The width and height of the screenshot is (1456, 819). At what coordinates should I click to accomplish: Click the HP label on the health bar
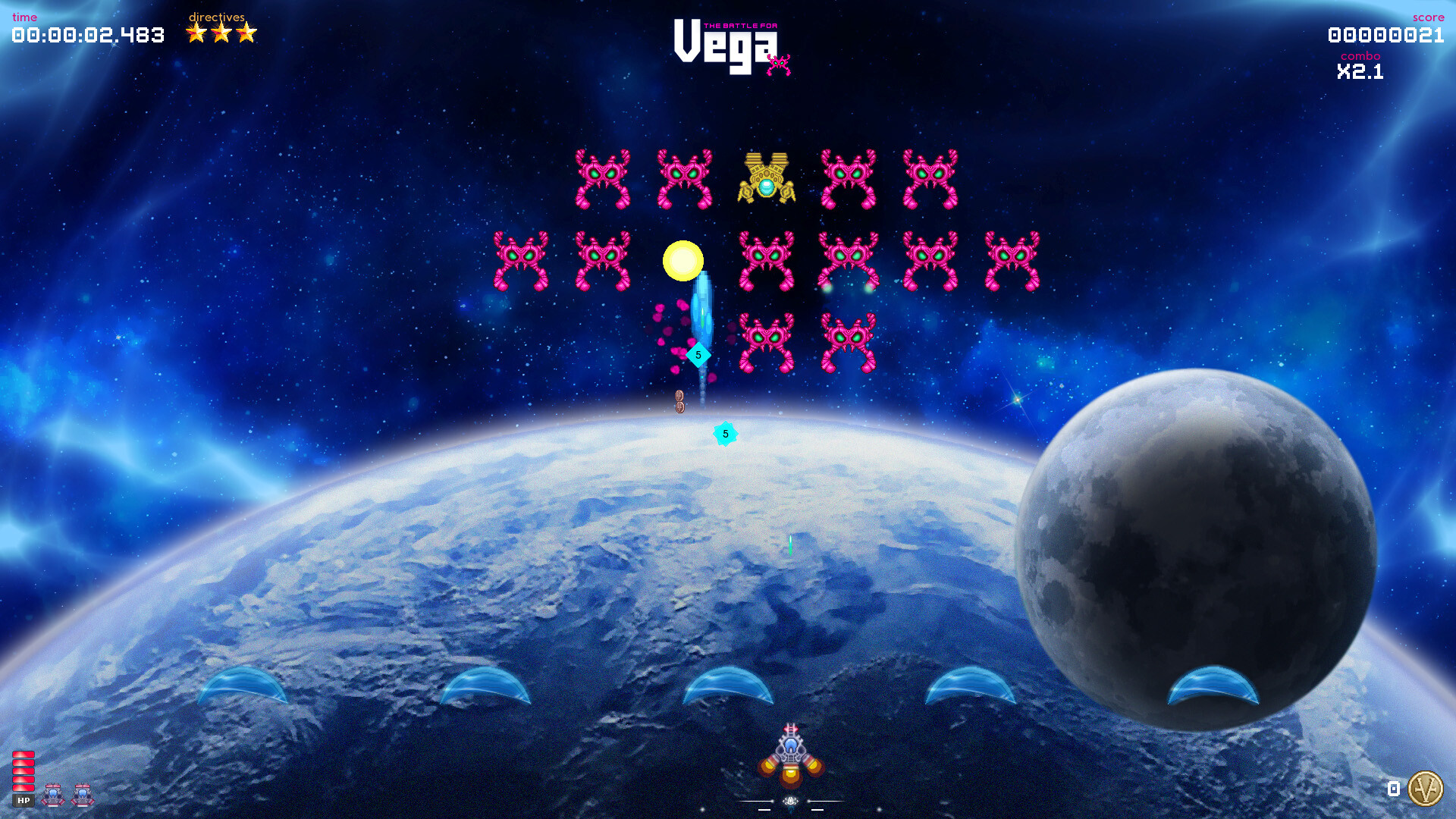[x=25, y=800]
